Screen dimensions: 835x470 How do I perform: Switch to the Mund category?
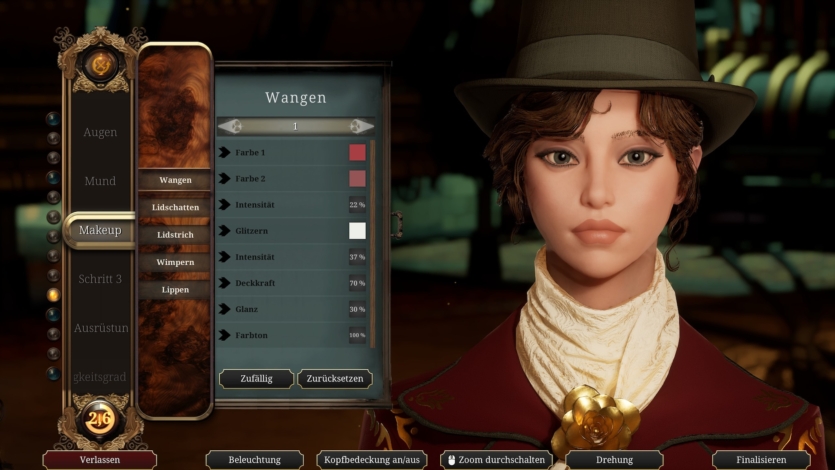(100, 181)
